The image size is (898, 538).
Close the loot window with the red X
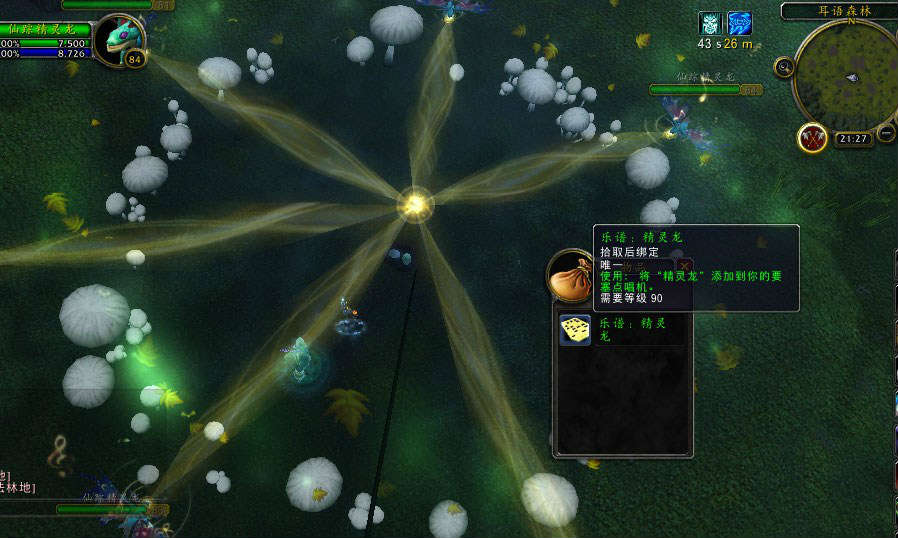click(684, 266)
